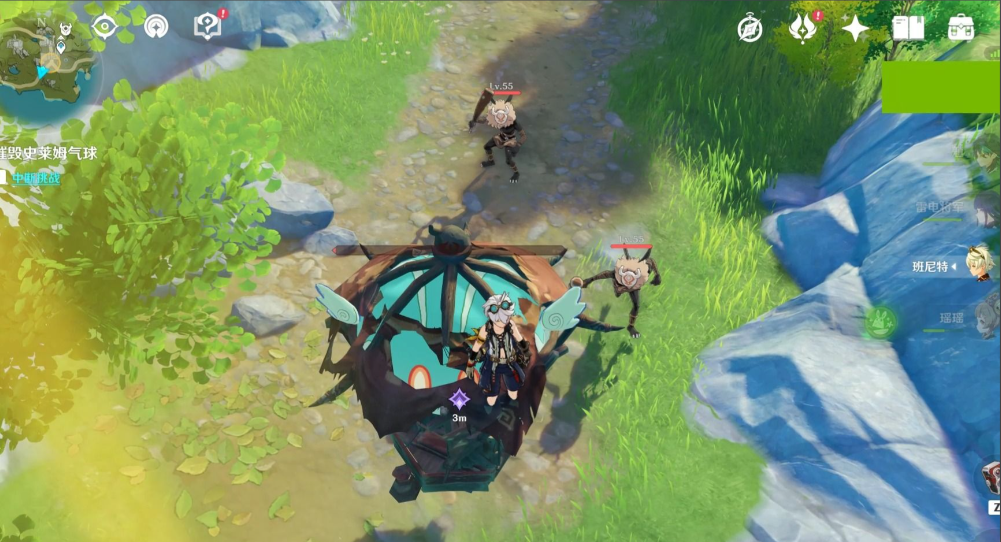Open the battle pass winged icon
Screen dimensions: 1001x542
(x=802, y=28)
